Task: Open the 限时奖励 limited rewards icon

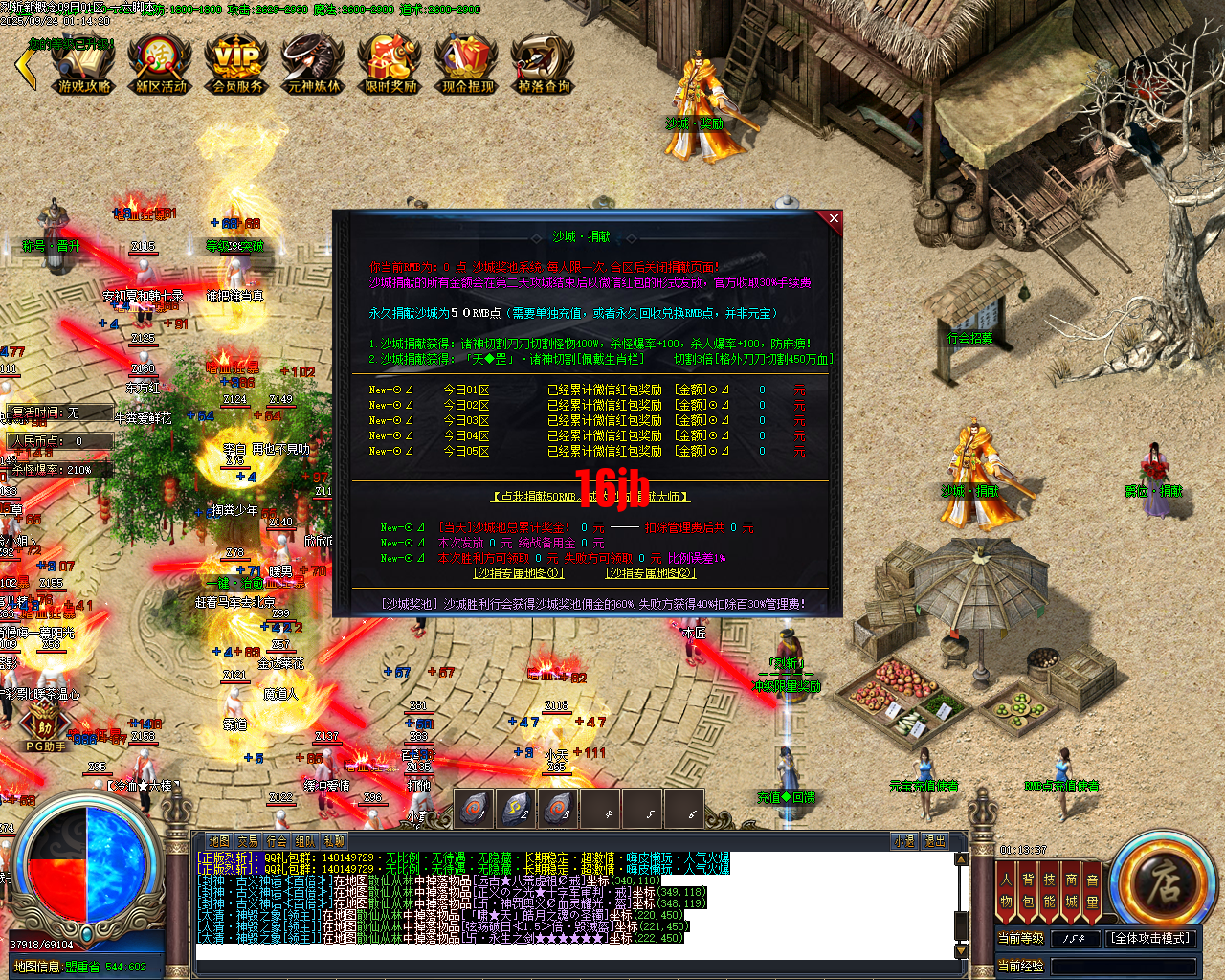Action: pyautogui.click(x=388, y=64)
